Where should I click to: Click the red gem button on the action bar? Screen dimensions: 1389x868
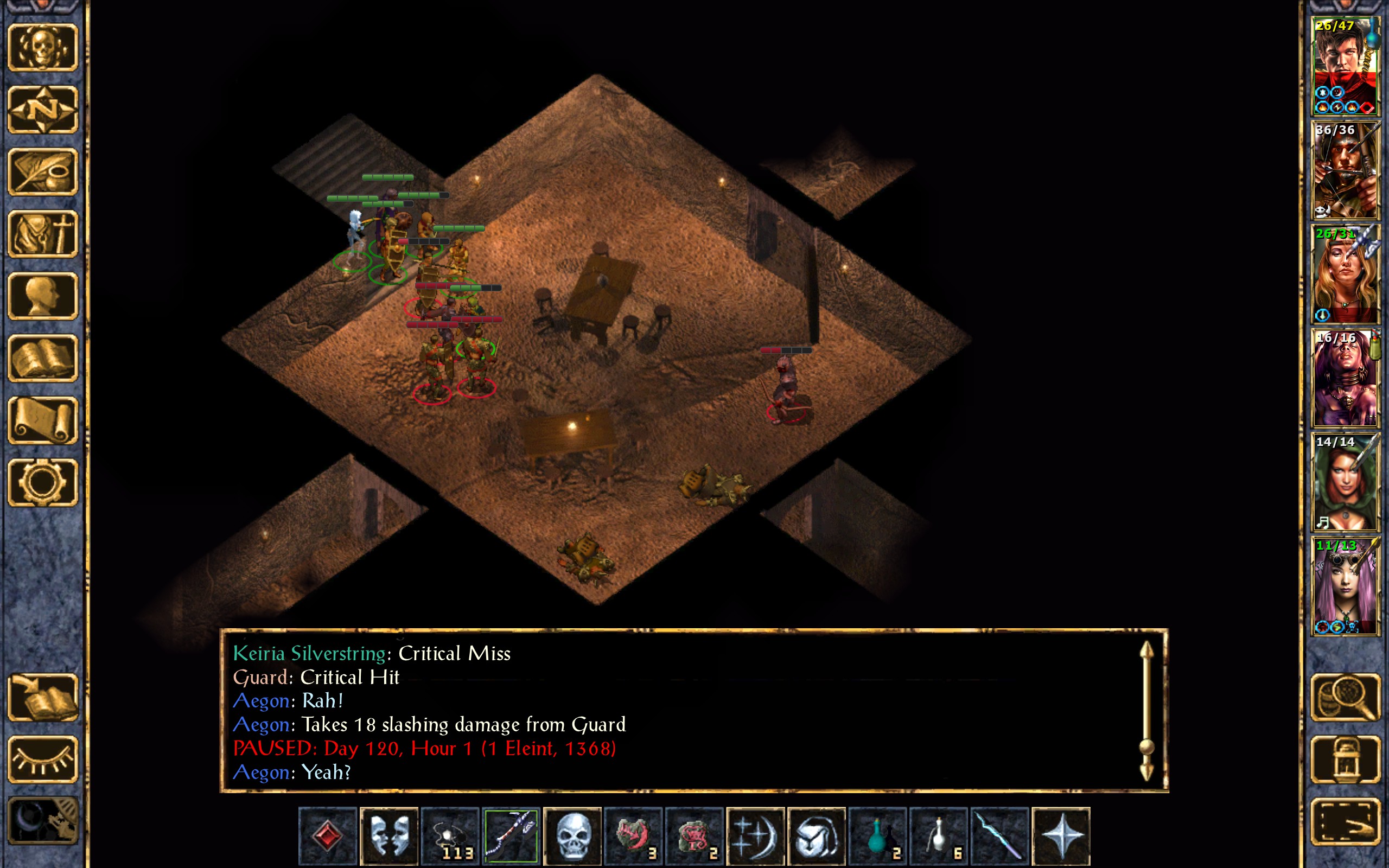[x=328, y=836]
